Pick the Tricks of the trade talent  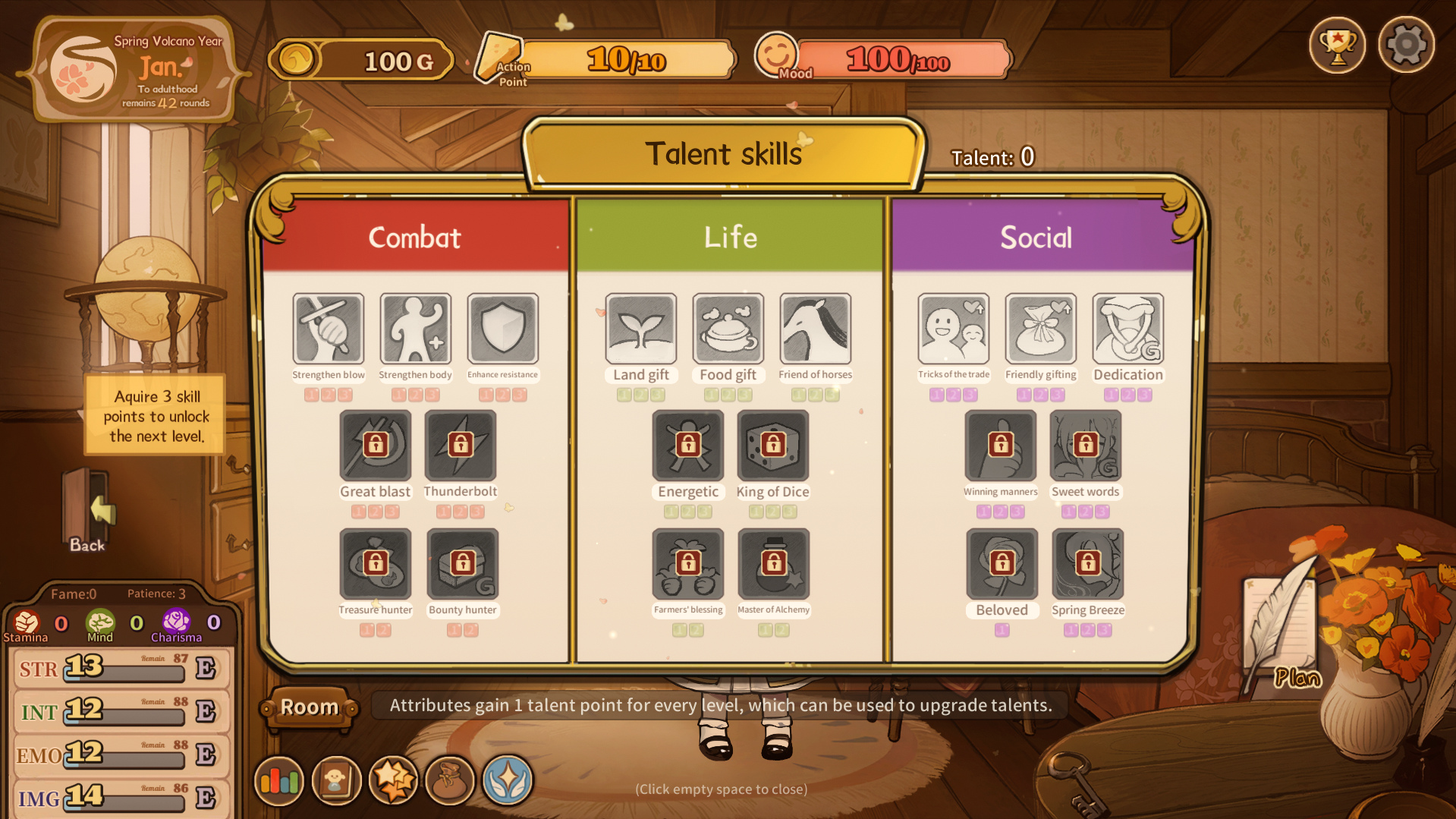click(953, 329)
